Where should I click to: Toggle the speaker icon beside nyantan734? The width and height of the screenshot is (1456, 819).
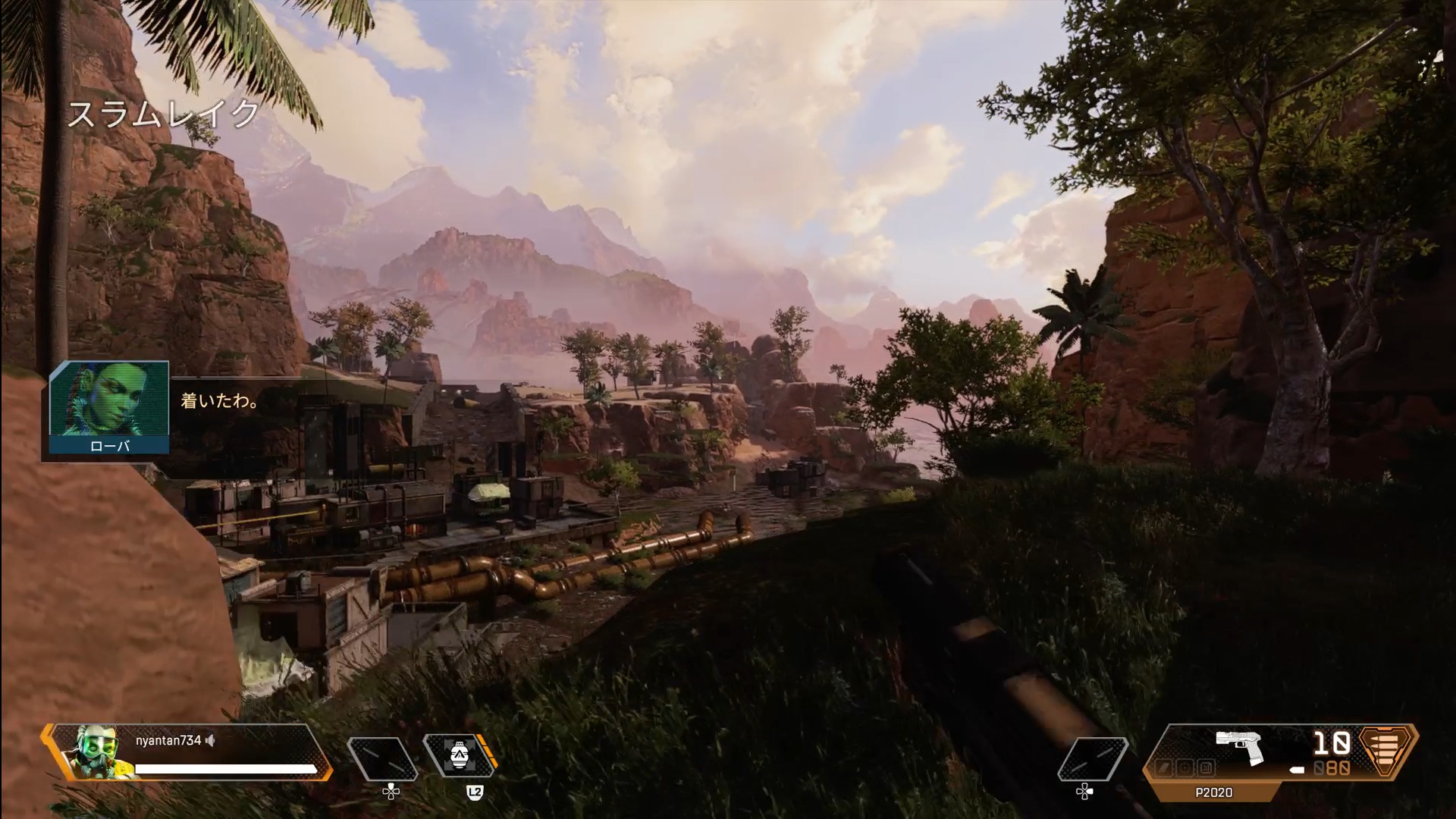pos(211,741)
